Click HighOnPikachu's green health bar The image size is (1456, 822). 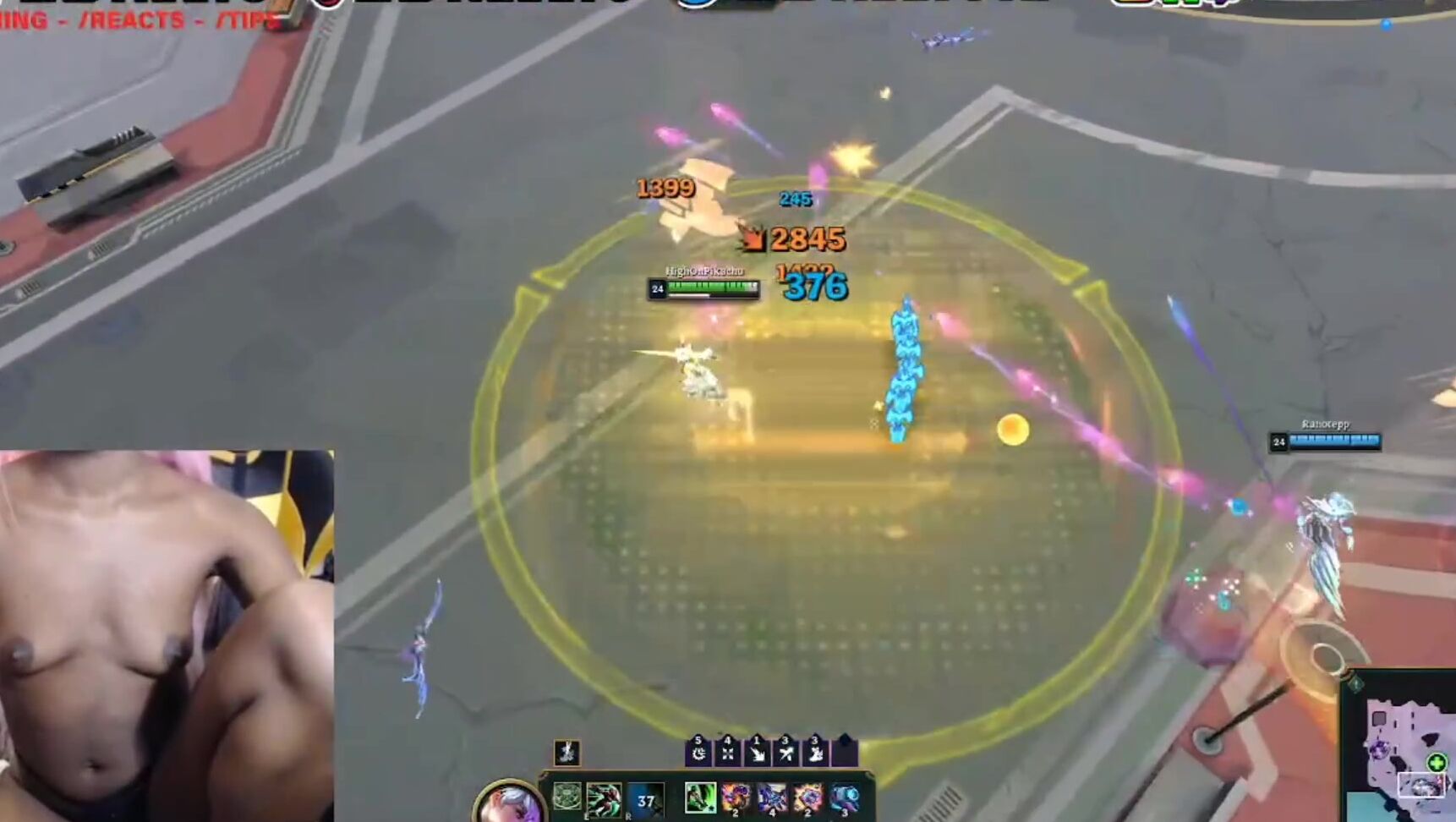click(x=710, y=288)
